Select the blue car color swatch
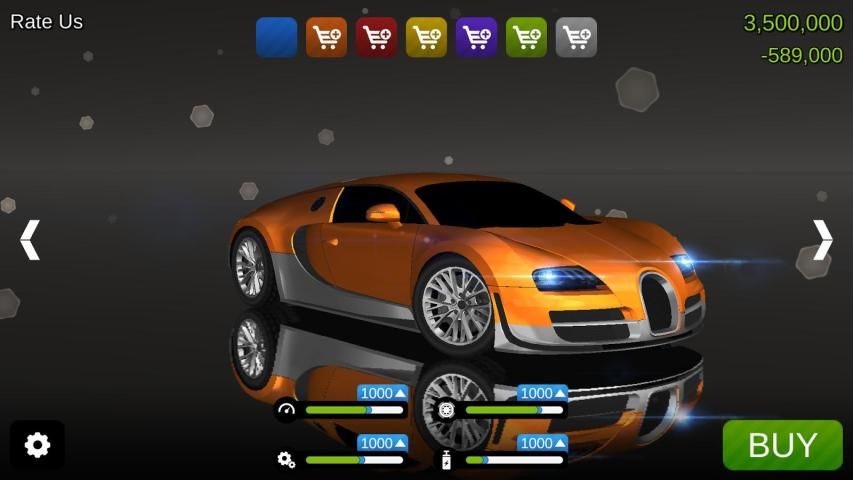Image resolution: width=853 pixels, height=480 pixels. [276, 37]
